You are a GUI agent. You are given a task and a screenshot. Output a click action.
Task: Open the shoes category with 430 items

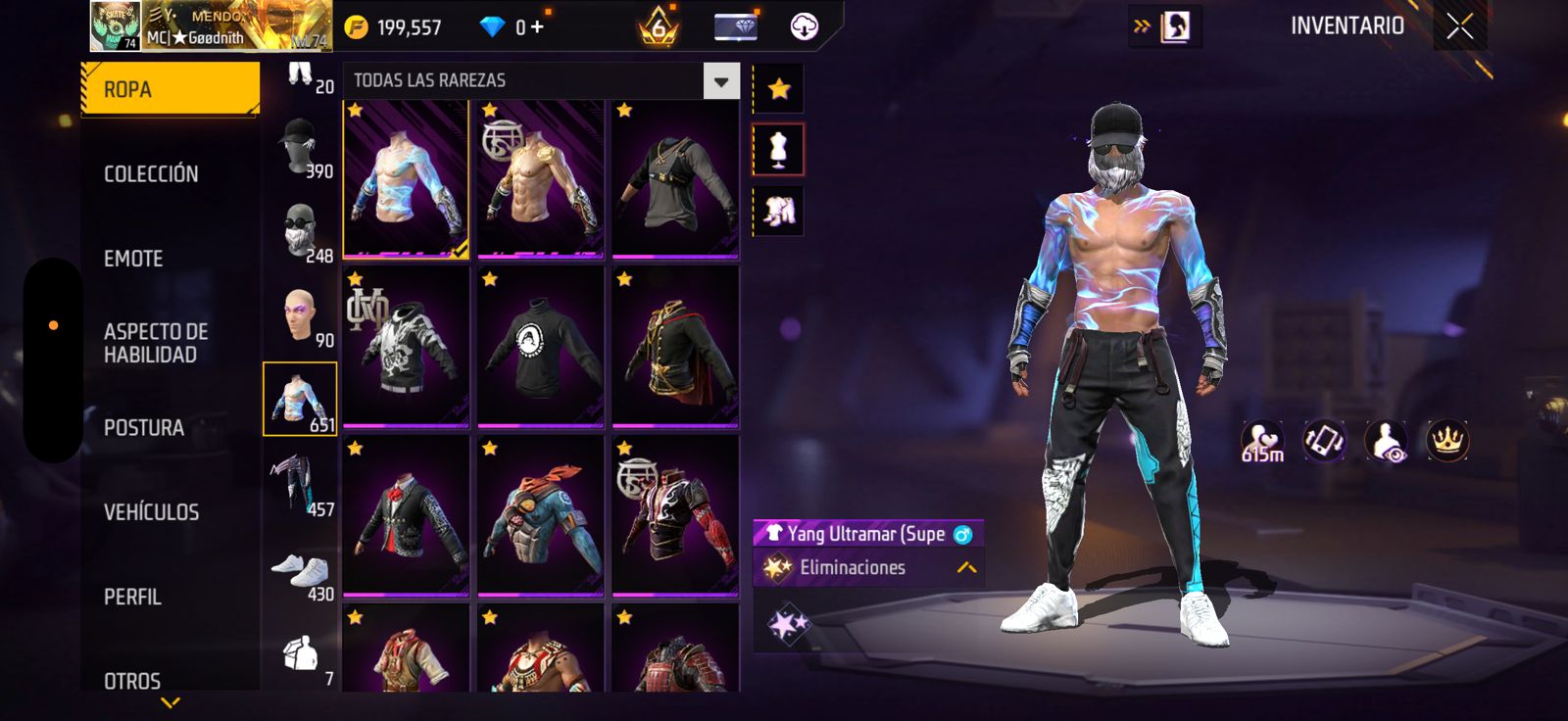coord(300,570)
